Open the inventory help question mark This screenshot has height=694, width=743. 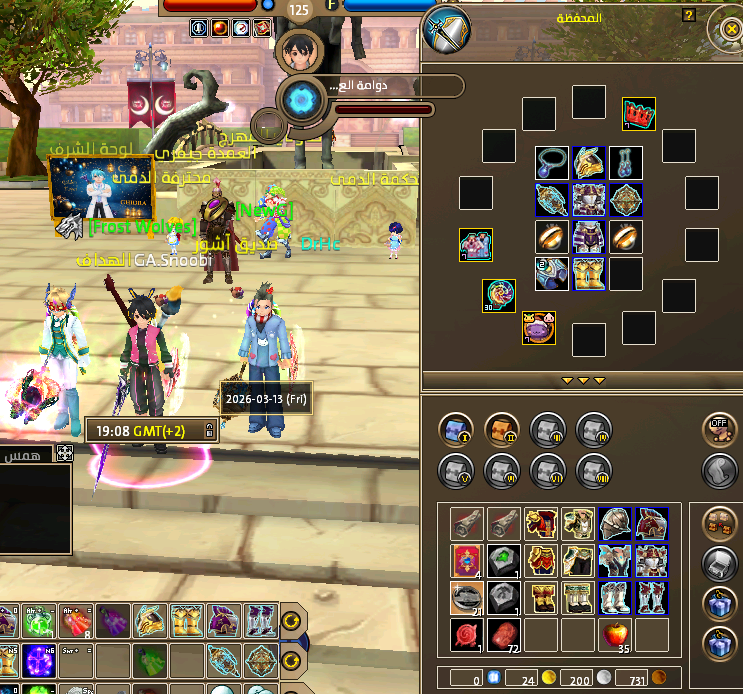(x=688, y=16)
